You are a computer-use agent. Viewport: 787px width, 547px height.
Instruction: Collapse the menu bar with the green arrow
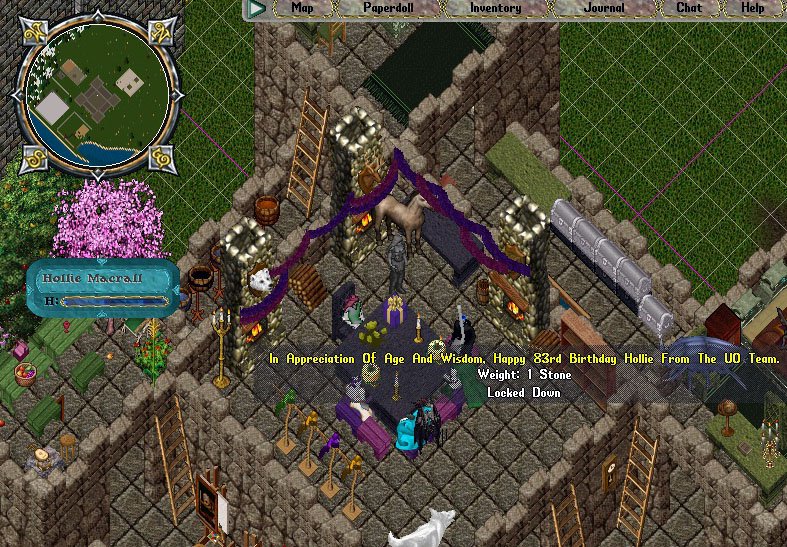(257, 8)
